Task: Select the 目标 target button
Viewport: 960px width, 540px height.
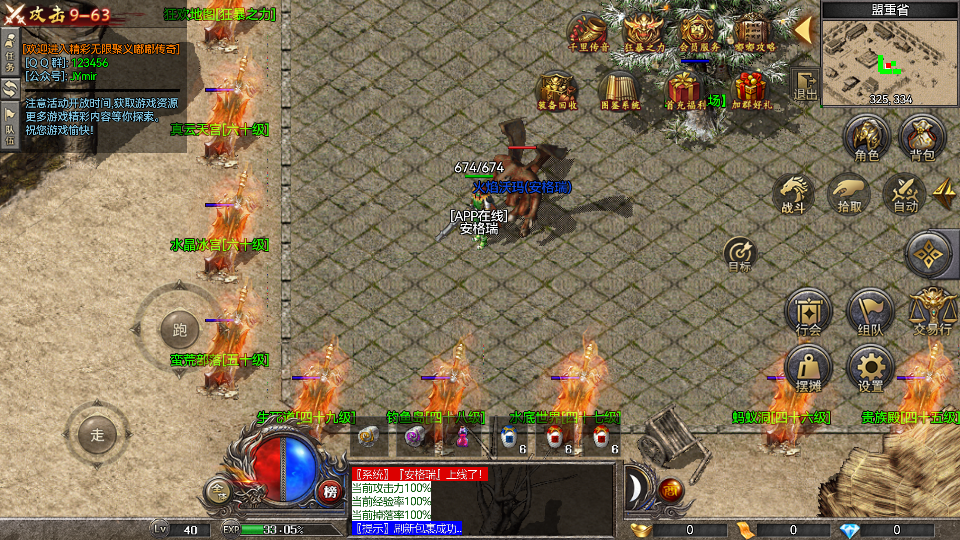Action: point(739,253)
